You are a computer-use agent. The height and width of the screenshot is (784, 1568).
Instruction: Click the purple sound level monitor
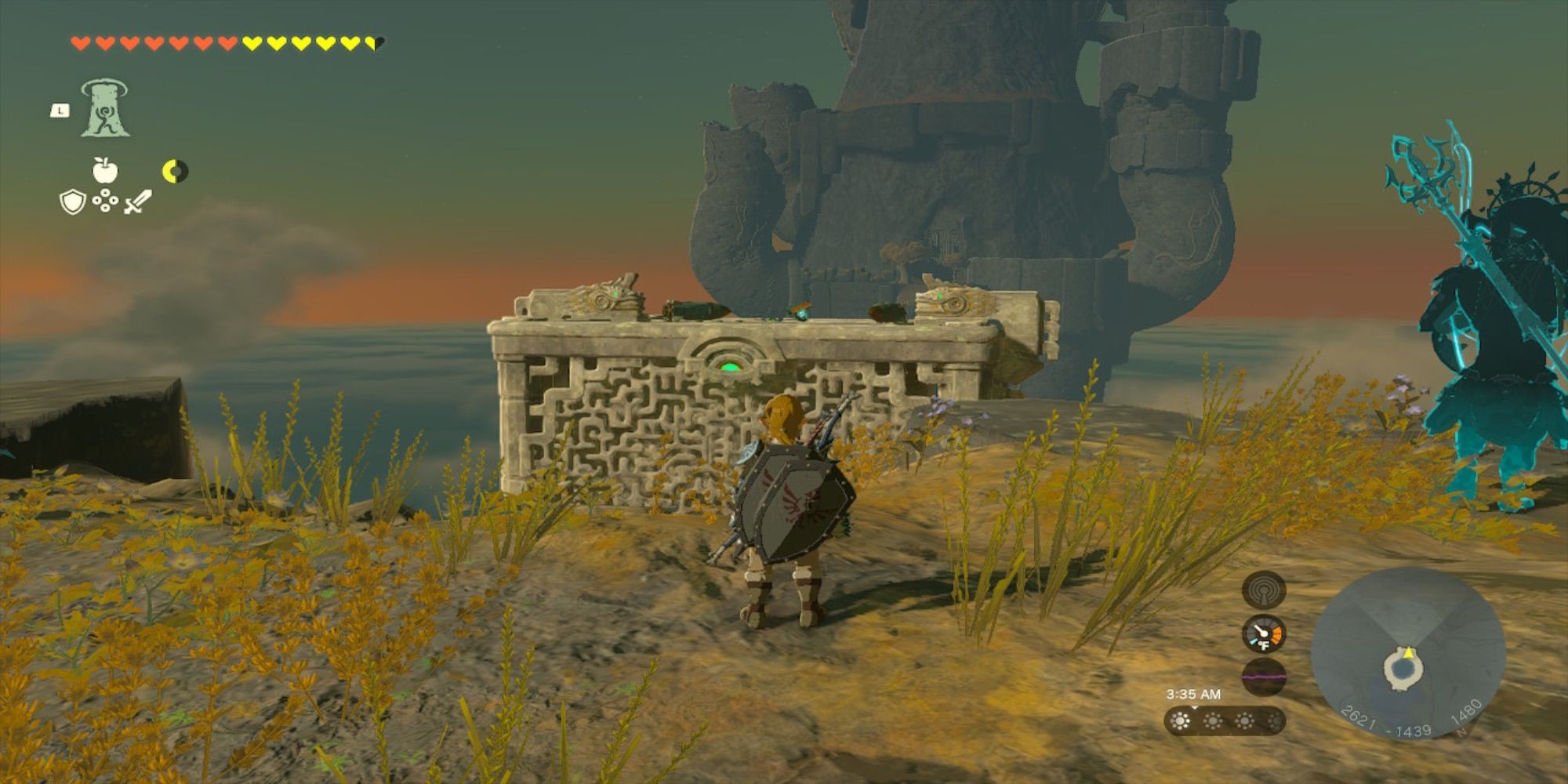pos(1263,677)
